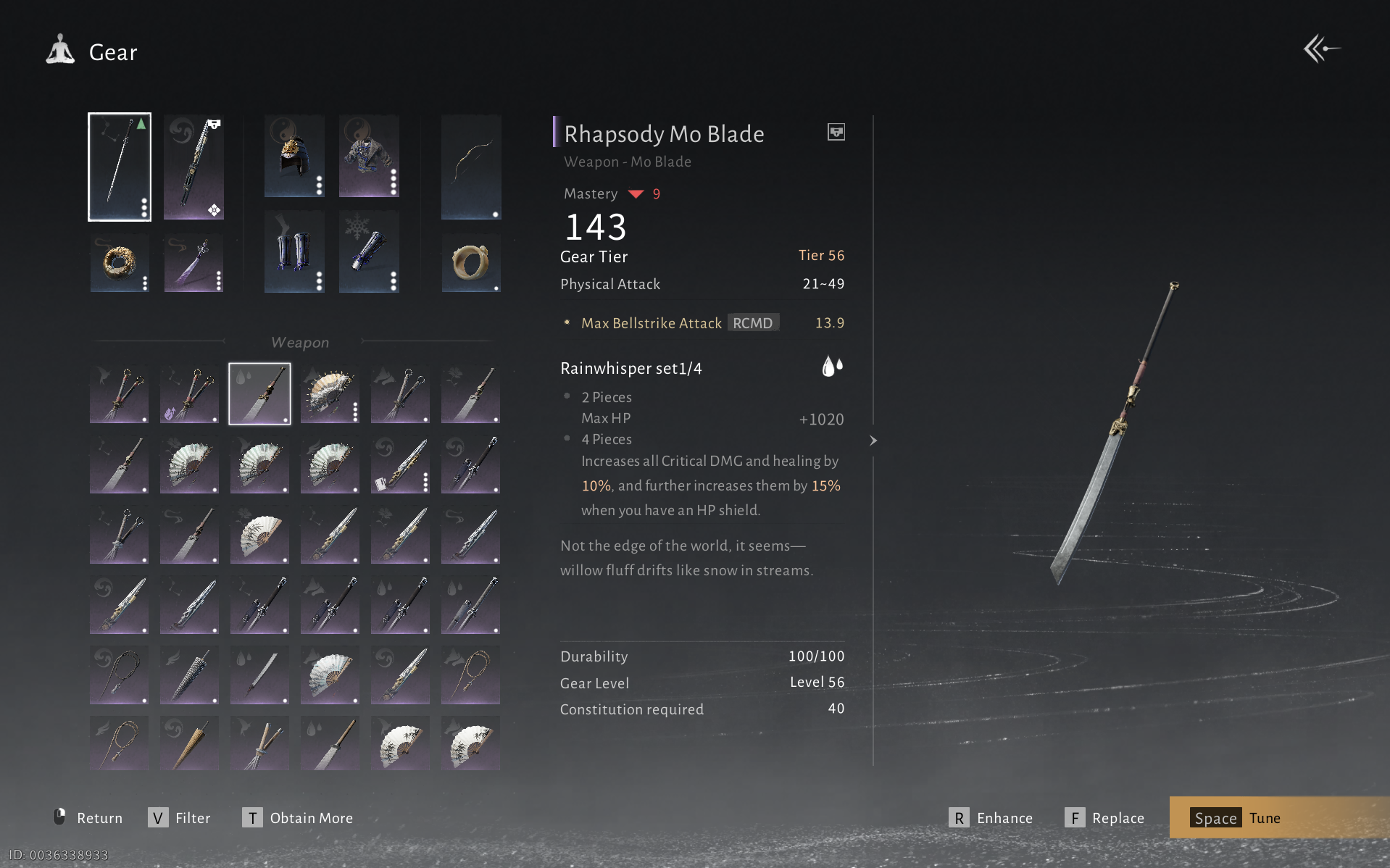Select the equipped purple pendant slot
This screenshot has height=868, width=1390.
click(193, 263)
